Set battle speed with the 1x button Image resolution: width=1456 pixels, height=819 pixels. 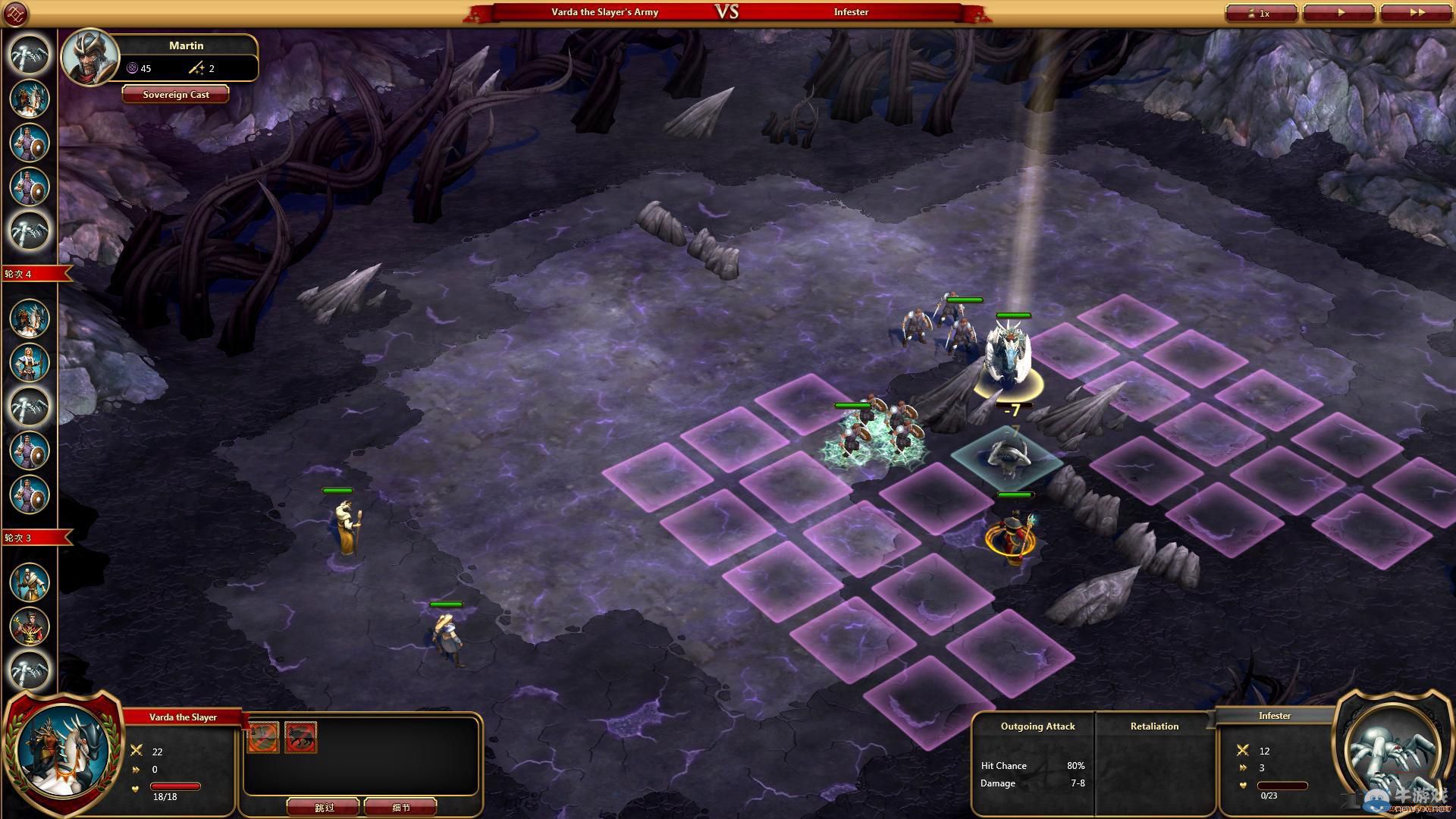pos(1260,13)
